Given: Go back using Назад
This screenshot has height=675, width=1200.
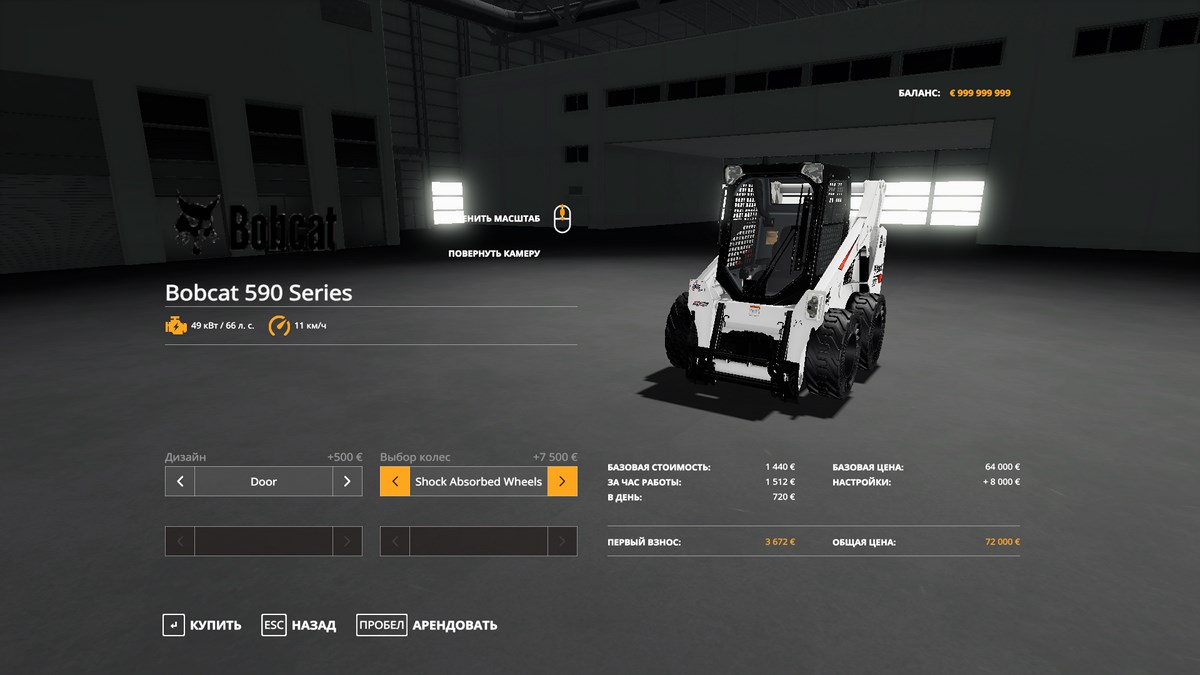Looking at the screenshot, I should [299, 625].
